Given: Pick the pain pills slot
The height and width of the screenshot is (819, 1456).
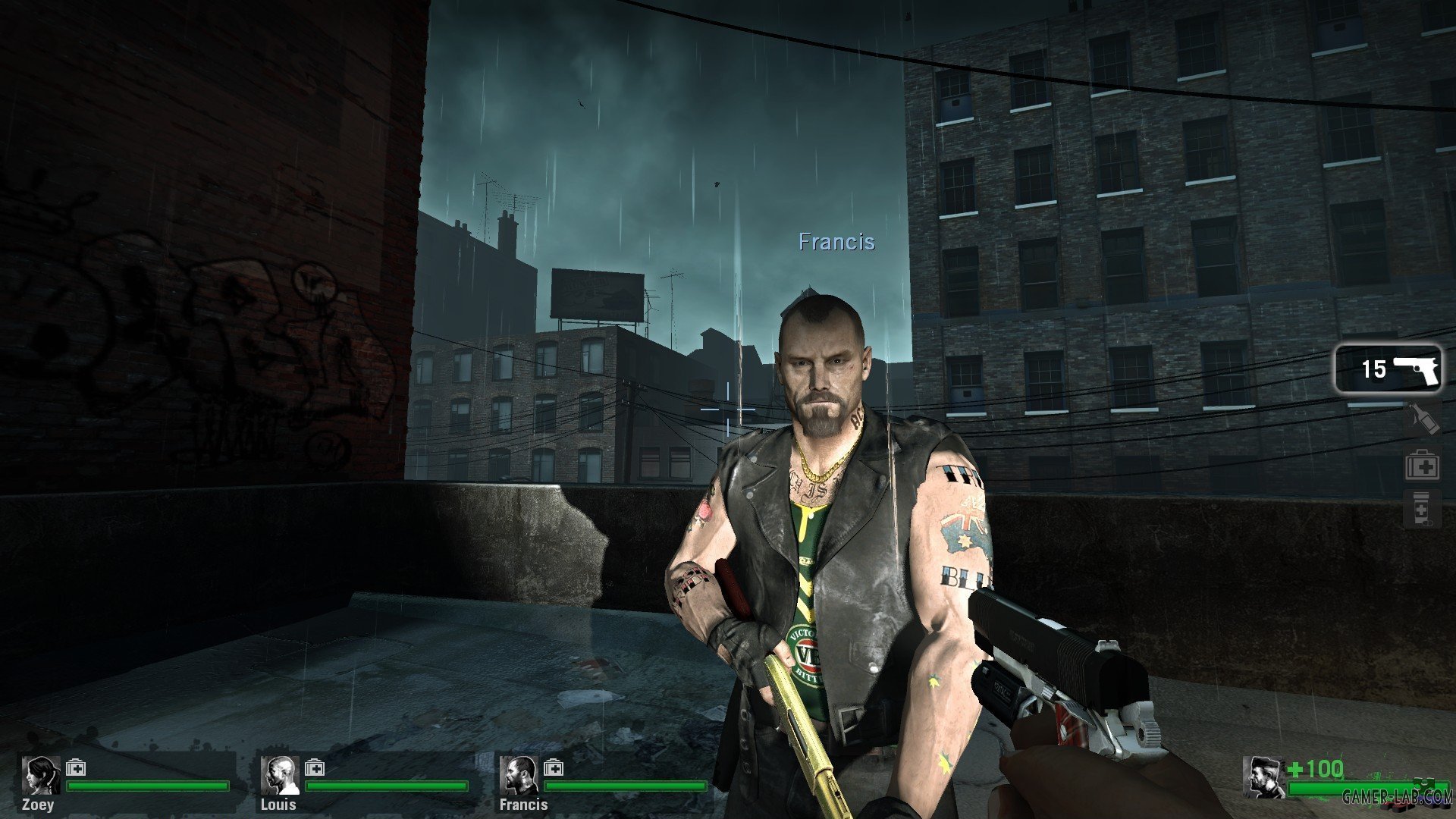Looking at the screenshot, I should click(1421, 509).
